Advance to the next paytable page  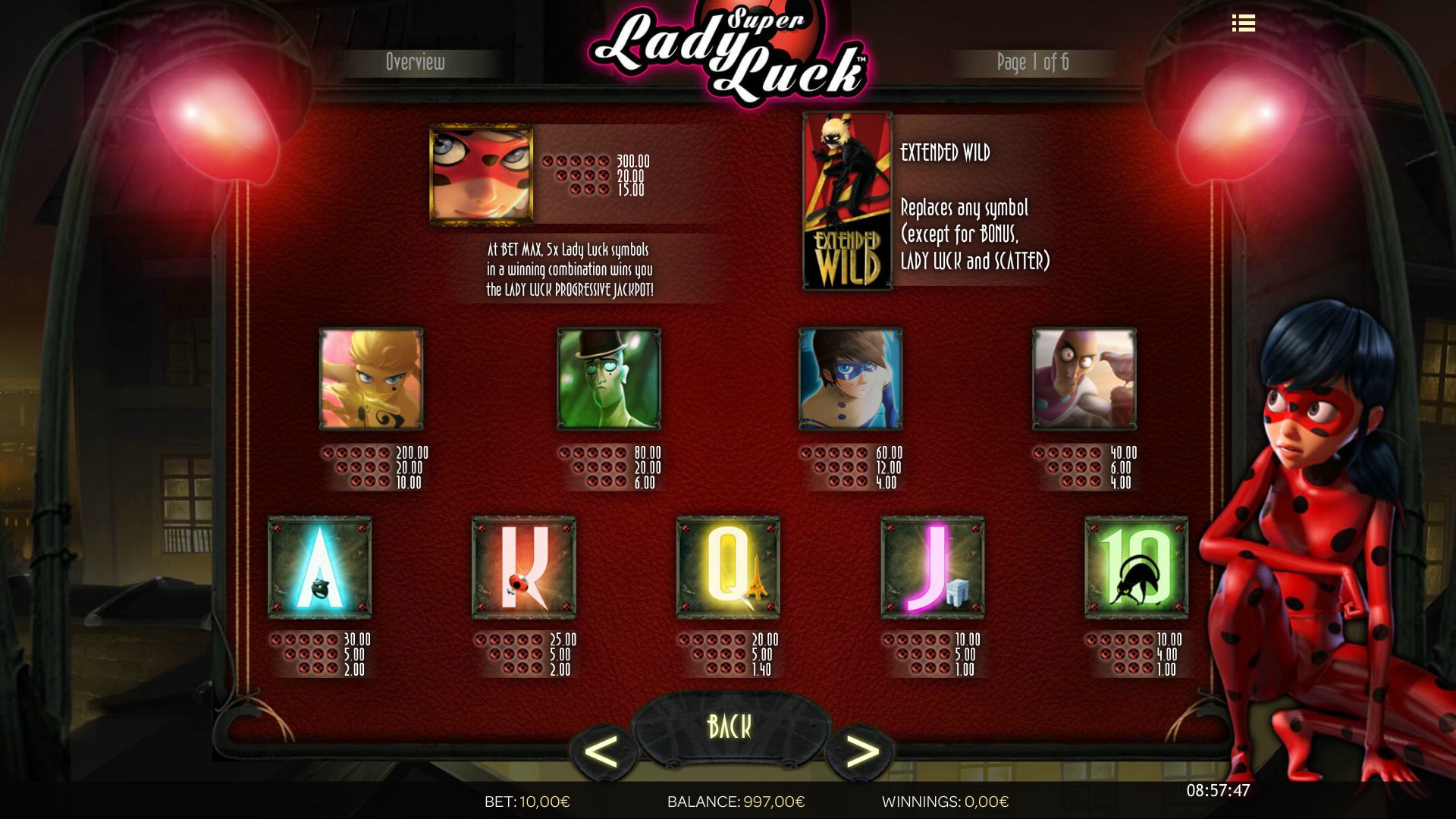(861, 752)
